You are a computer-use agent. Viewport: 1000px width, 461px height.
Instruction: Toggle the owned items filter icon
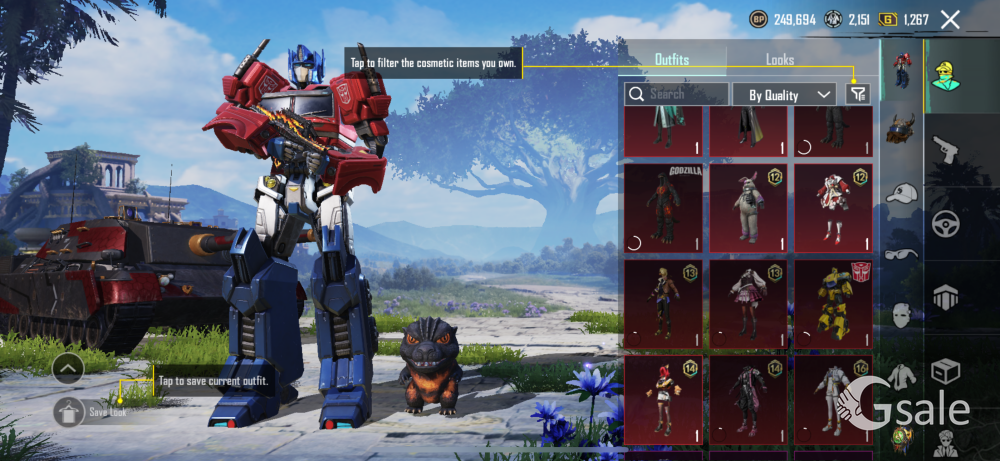pos(857,93)
